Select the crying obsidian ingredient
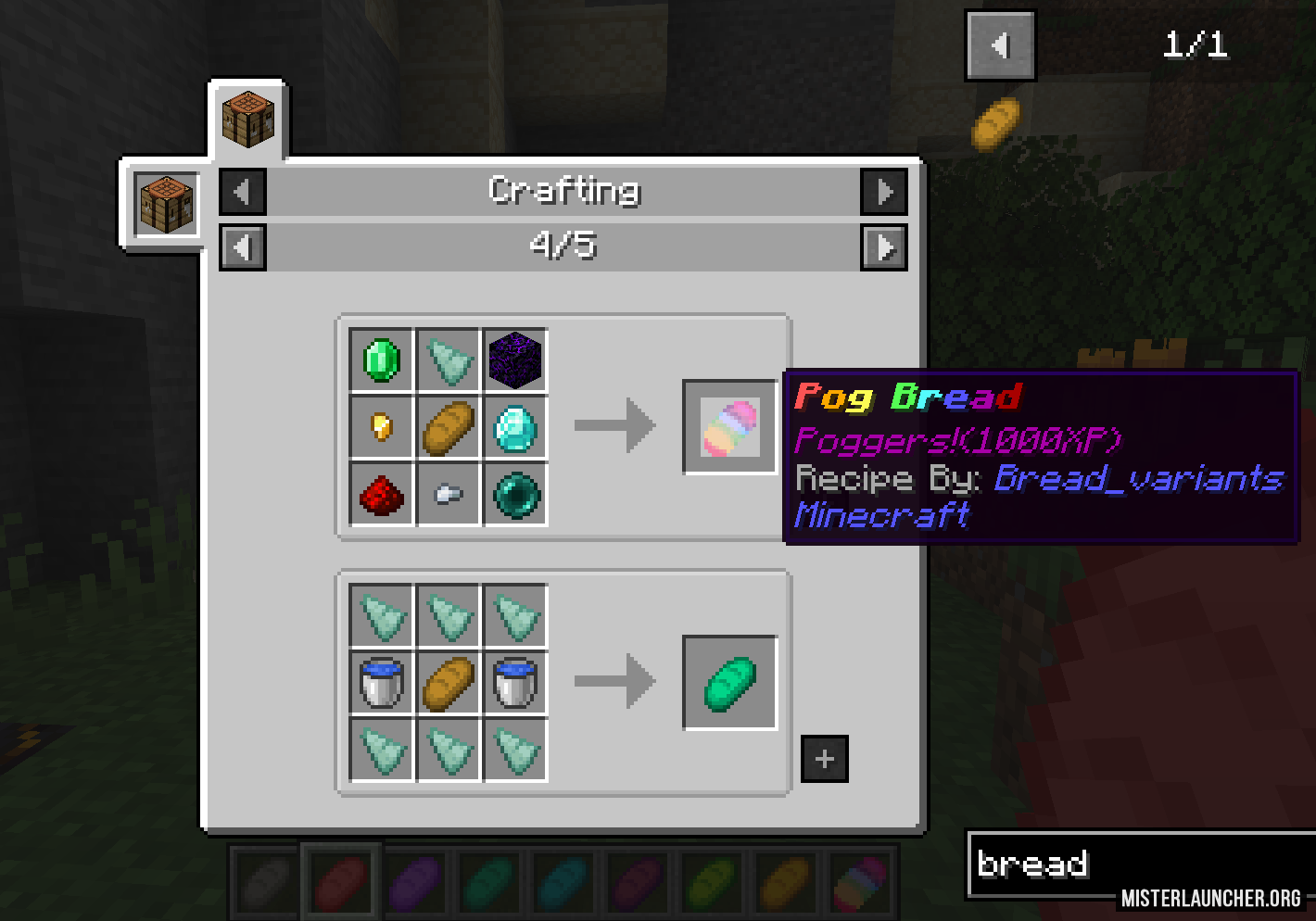The image size is (1316, 921). (x=515, y=360)
